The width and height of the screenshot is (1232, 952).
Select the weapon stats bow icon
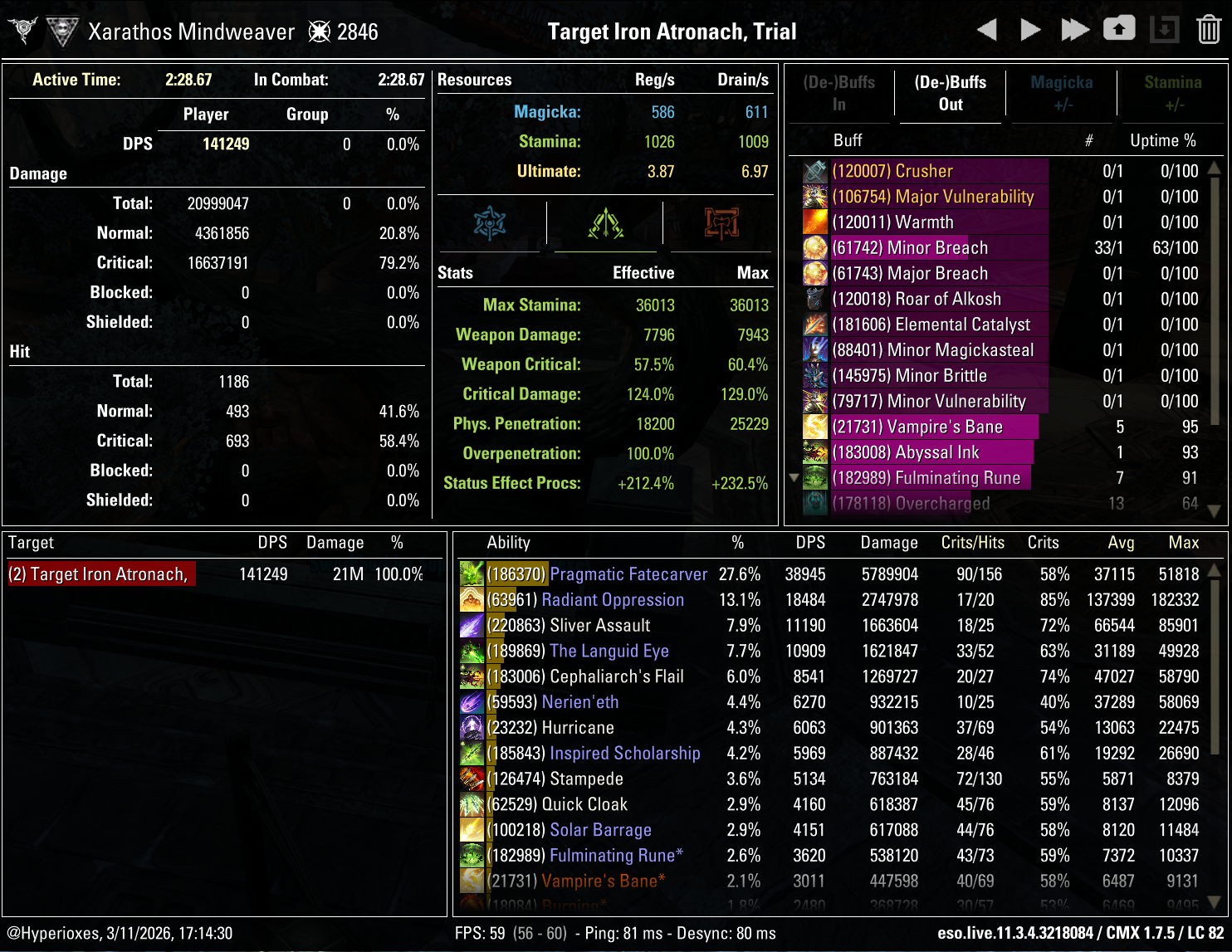point(605,222)
